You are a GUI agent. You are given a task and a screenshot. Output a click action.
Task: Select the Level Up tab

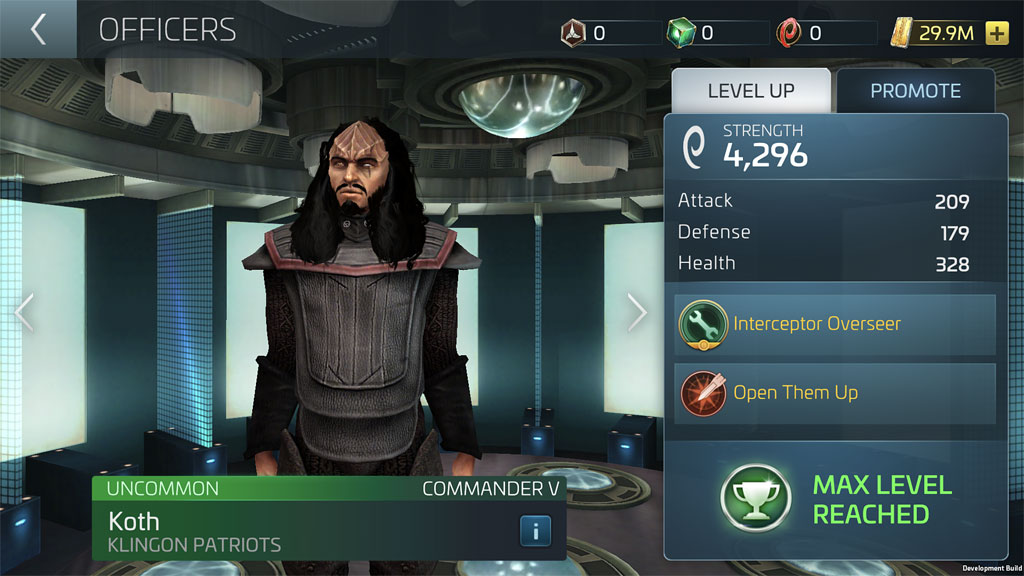coord(751,91)
